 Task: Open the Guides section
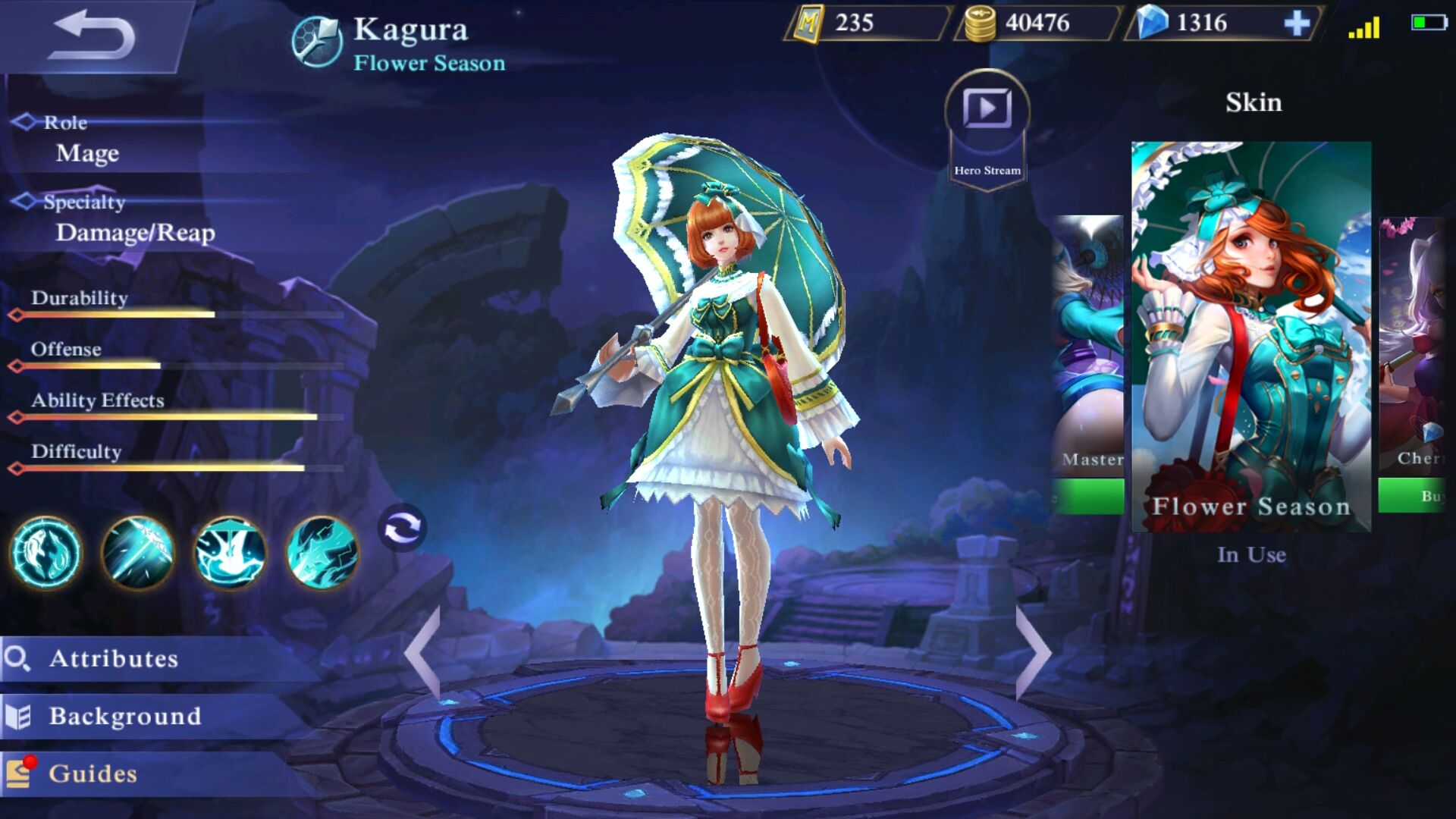pos(93,773)
